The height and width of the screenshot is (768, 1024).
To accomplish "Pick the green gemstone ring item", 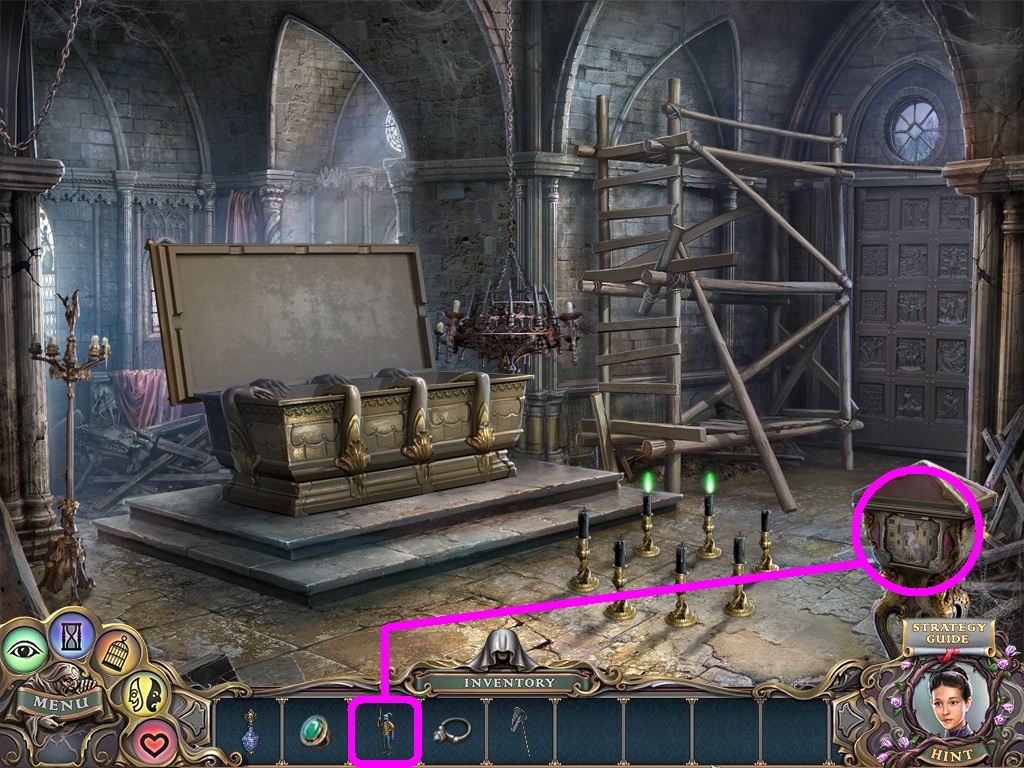I will pos(316,731).
